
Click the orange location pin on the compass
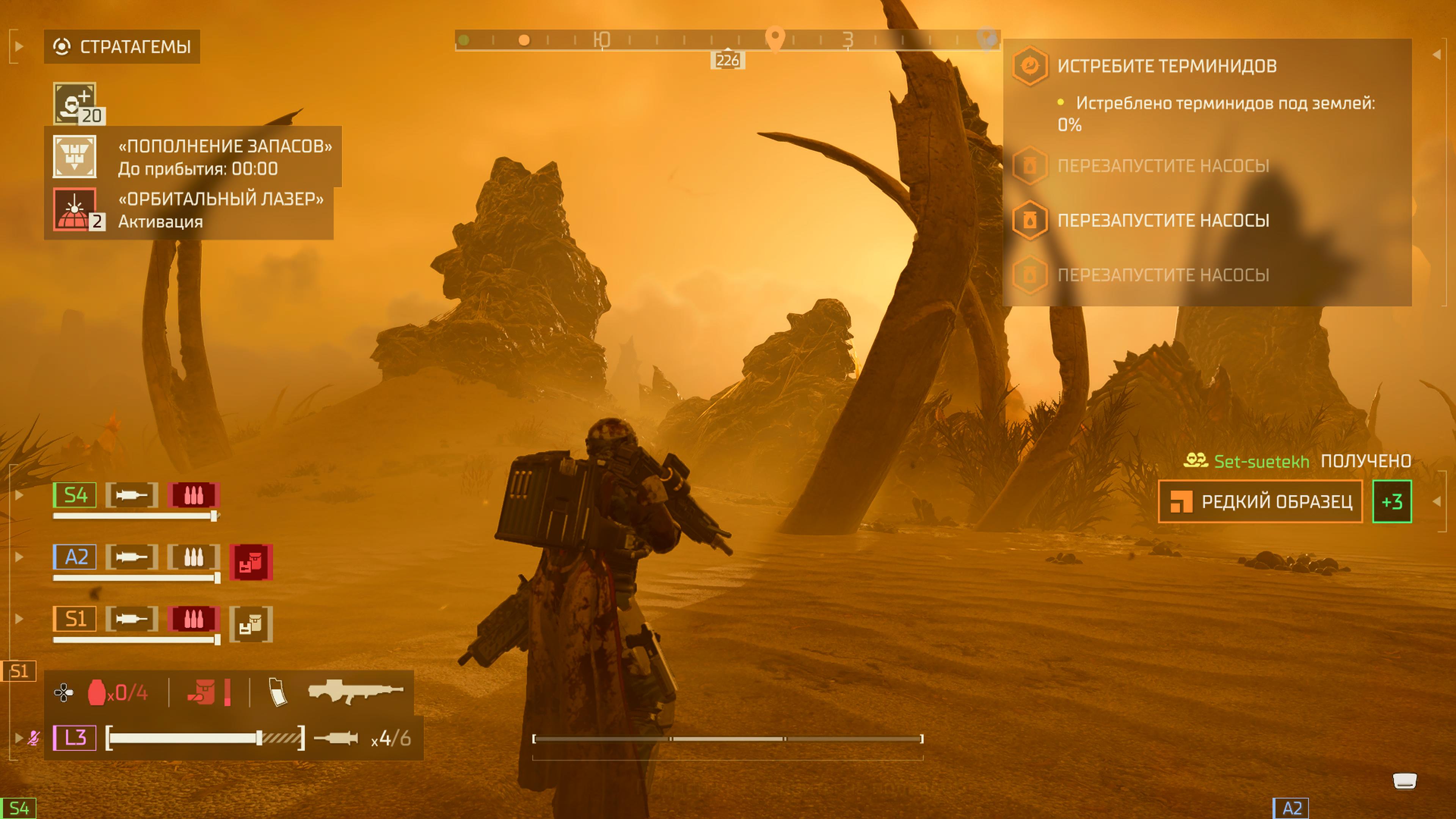774,38
